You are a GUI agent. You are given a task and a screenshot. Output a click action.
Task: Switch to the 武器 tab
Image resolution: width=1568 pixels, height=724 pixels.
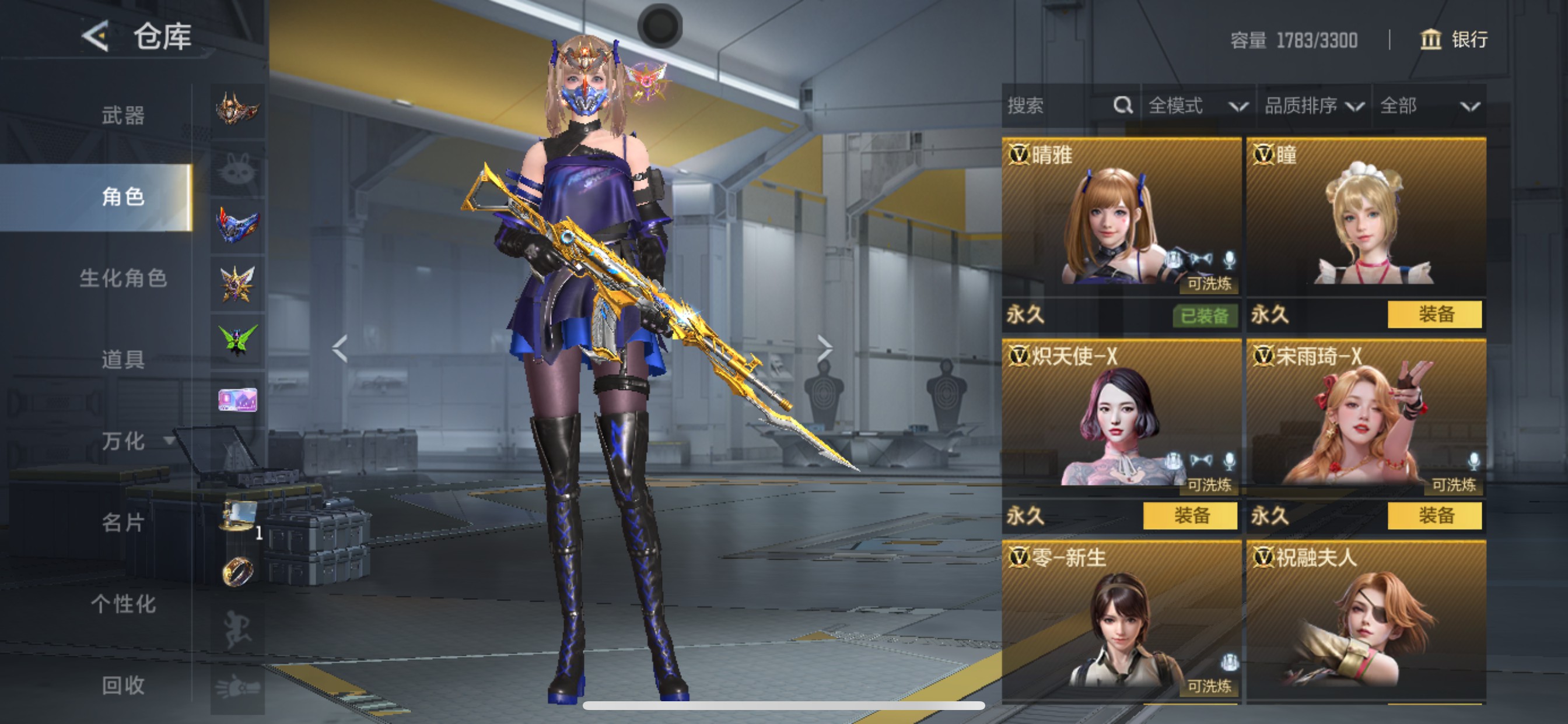(x=123, y=115)
